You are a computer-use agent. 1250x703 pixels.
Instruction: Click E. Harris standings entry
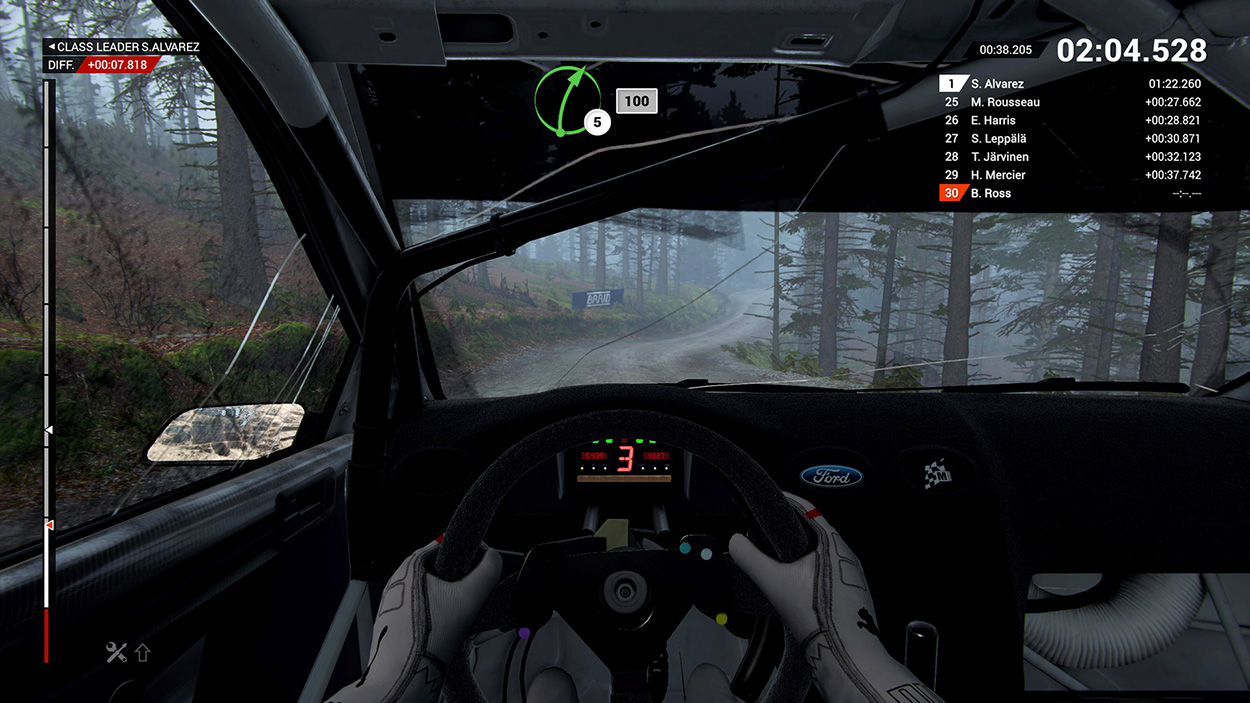click(x=1070, y=120)
